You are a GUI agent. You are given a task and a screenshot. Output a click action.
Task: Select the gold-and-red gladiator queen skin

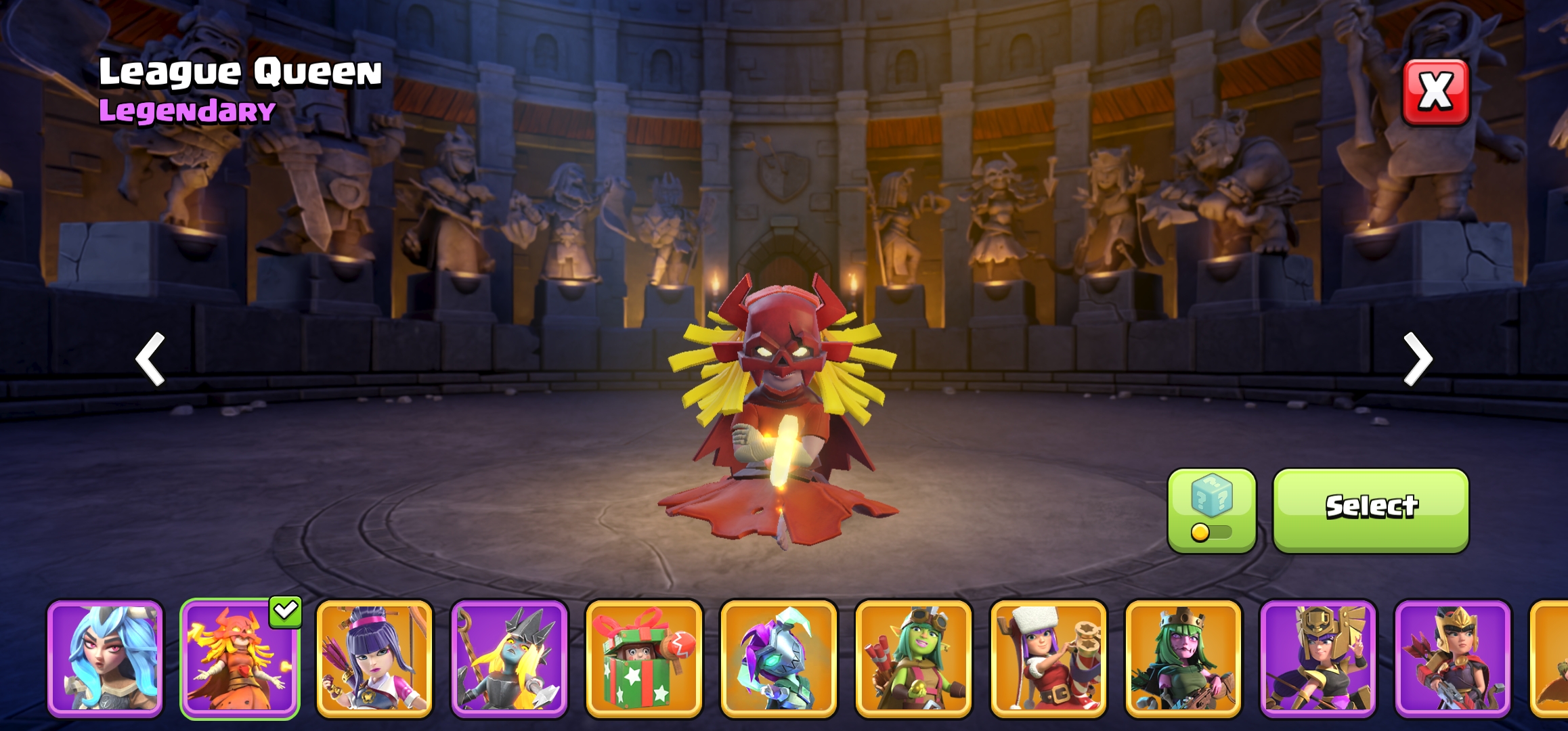[1452, 658]
